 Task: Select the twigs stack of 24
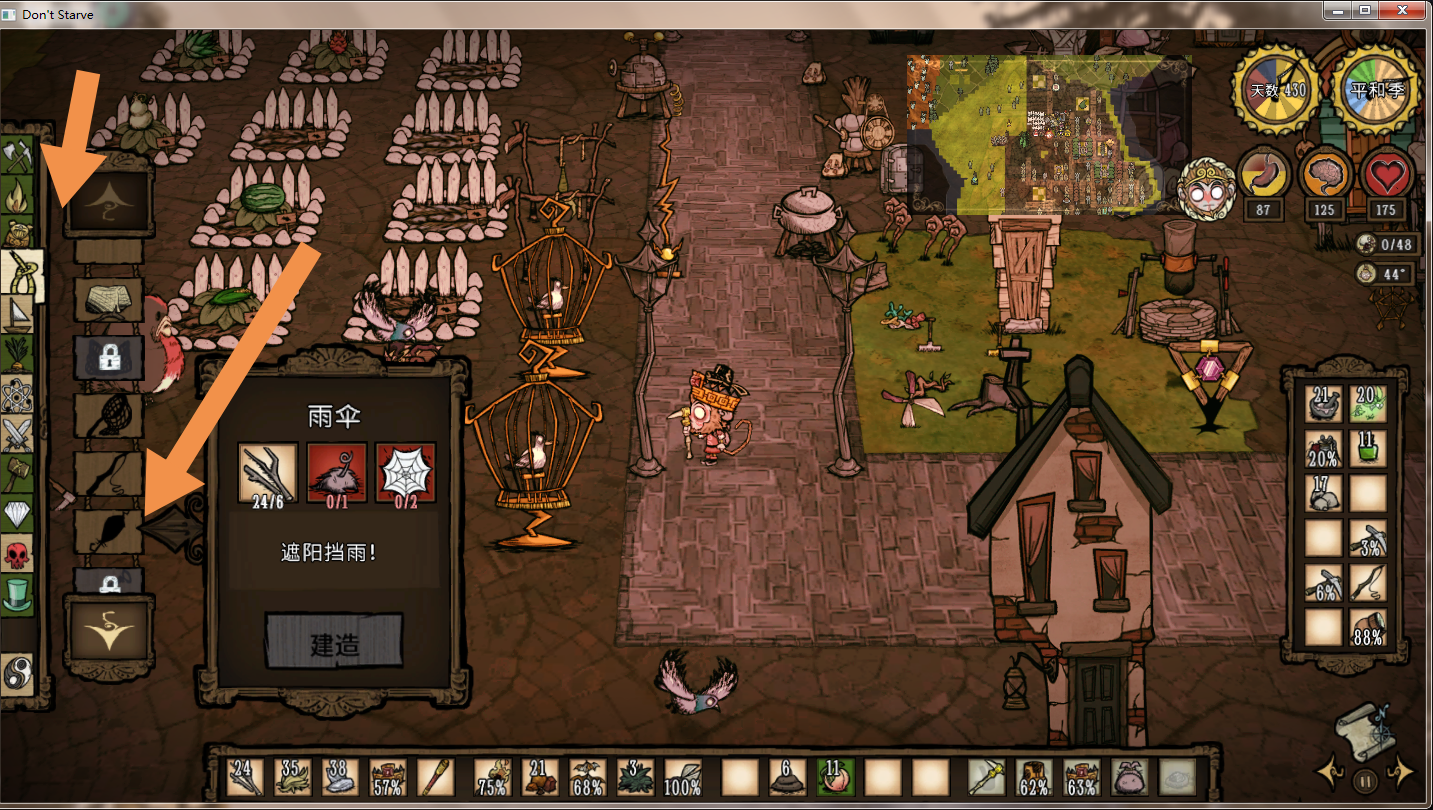pyautogui.click(x=244, y=777)
